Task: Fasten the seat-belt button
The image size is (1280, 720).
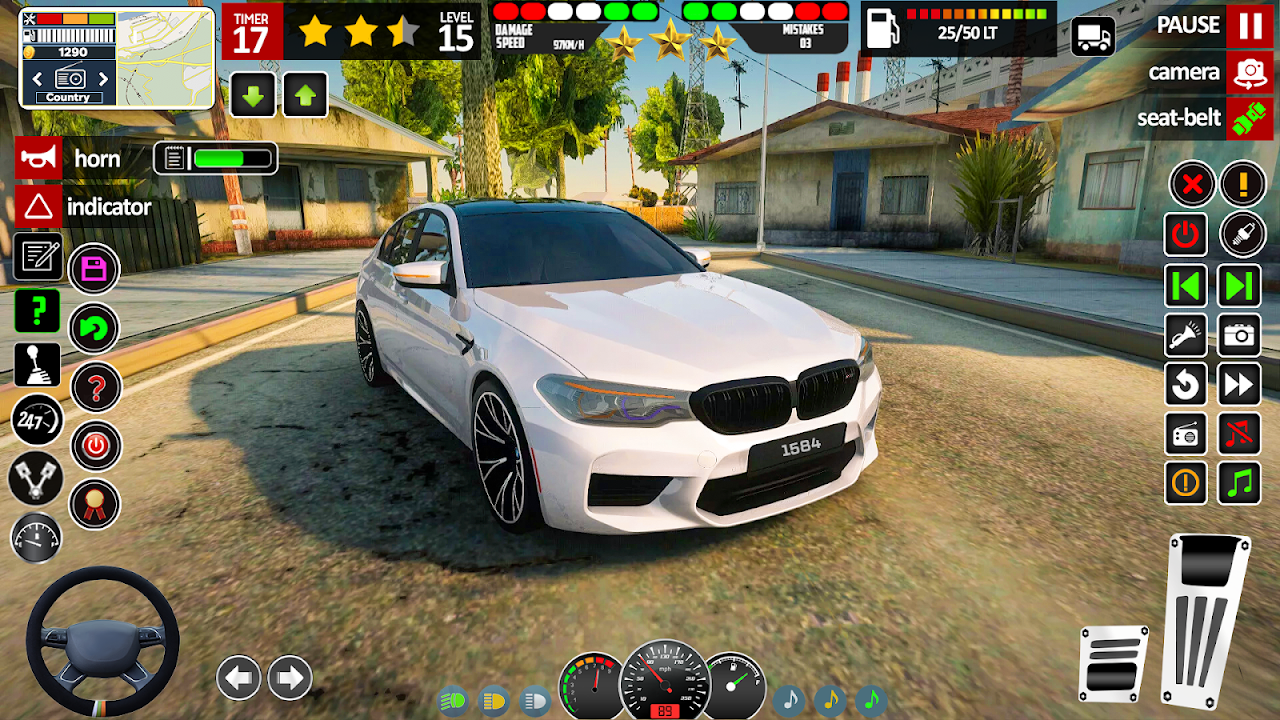Action: click(x=1250, y=118)
